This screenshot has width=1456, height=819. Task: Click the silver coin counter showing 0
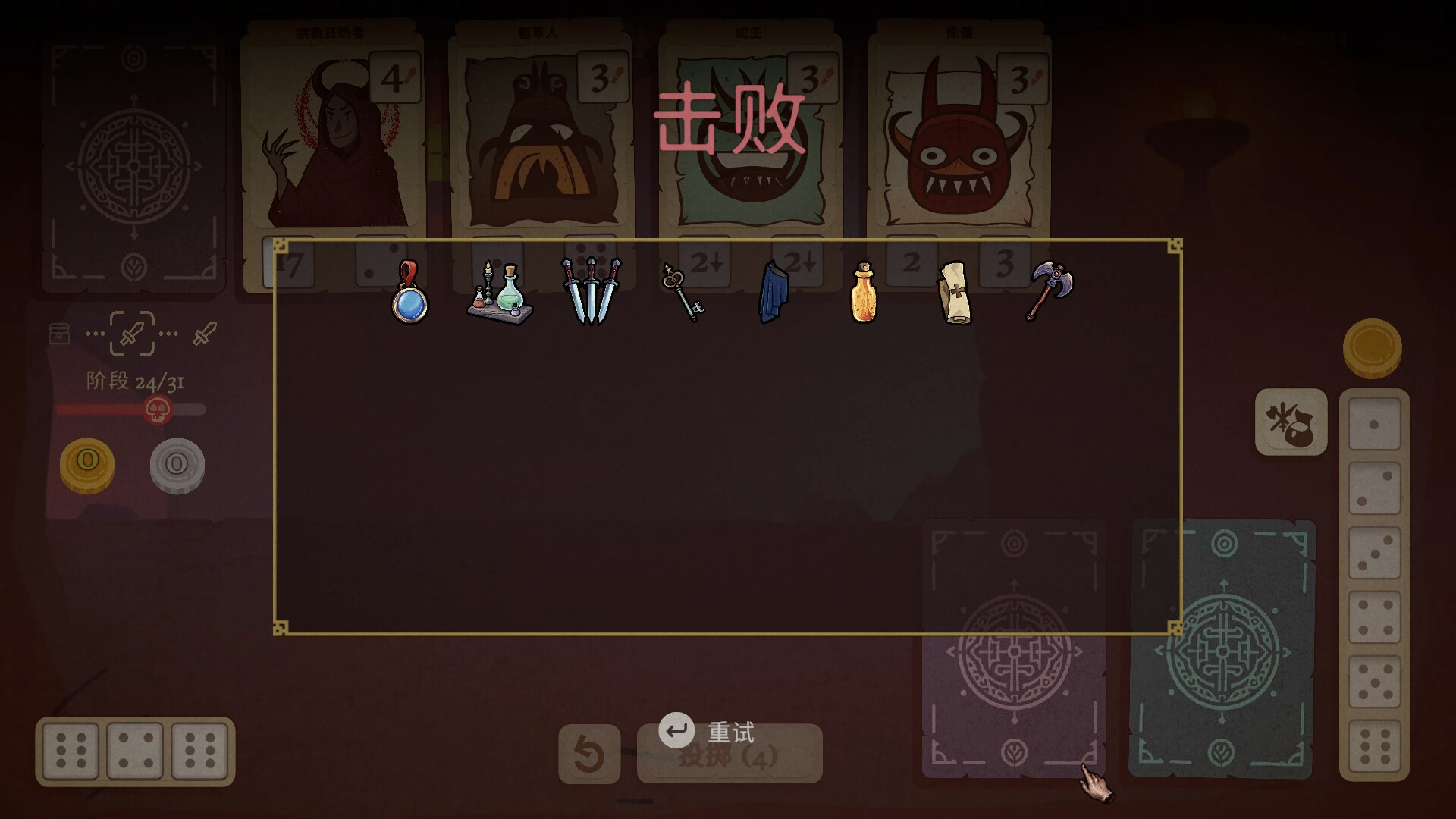click(176, 466)
